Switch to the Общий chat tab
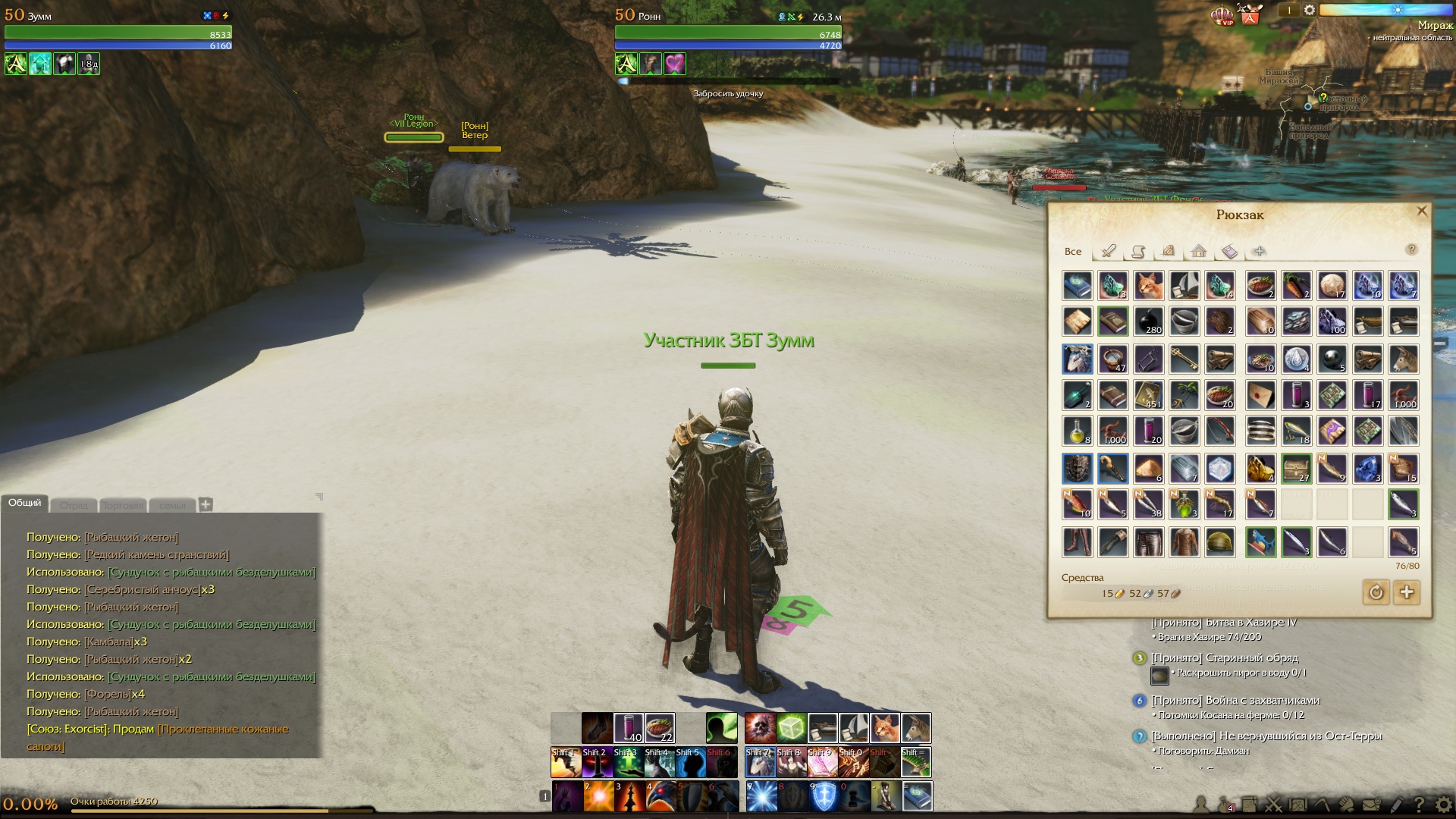Image resolution: width=1456 pixels, height=819 pixels. 25,504
